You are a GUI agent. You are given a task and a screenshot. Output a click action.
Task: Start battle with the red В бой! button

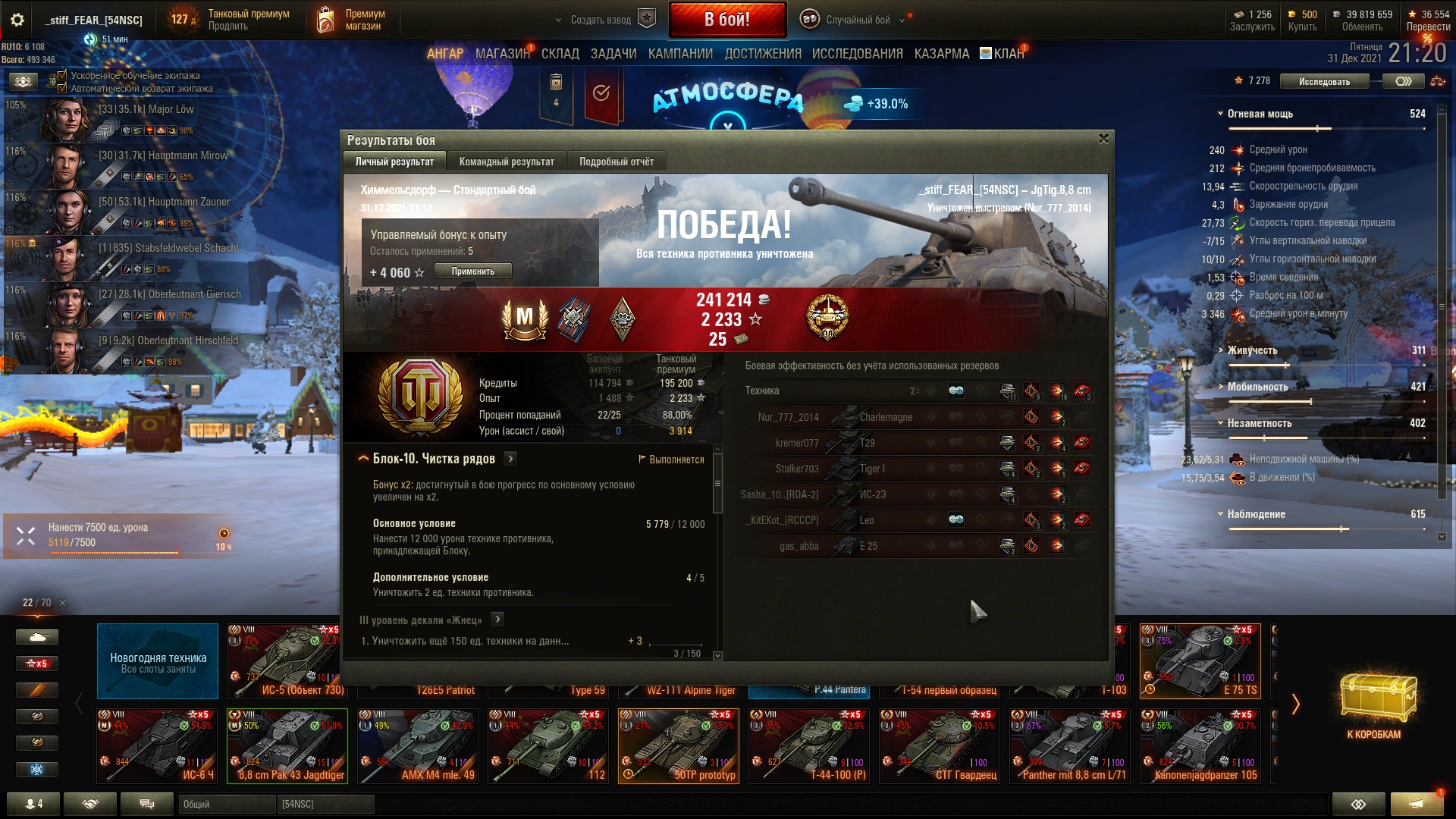pyautogui.click(x=726, y=20)
